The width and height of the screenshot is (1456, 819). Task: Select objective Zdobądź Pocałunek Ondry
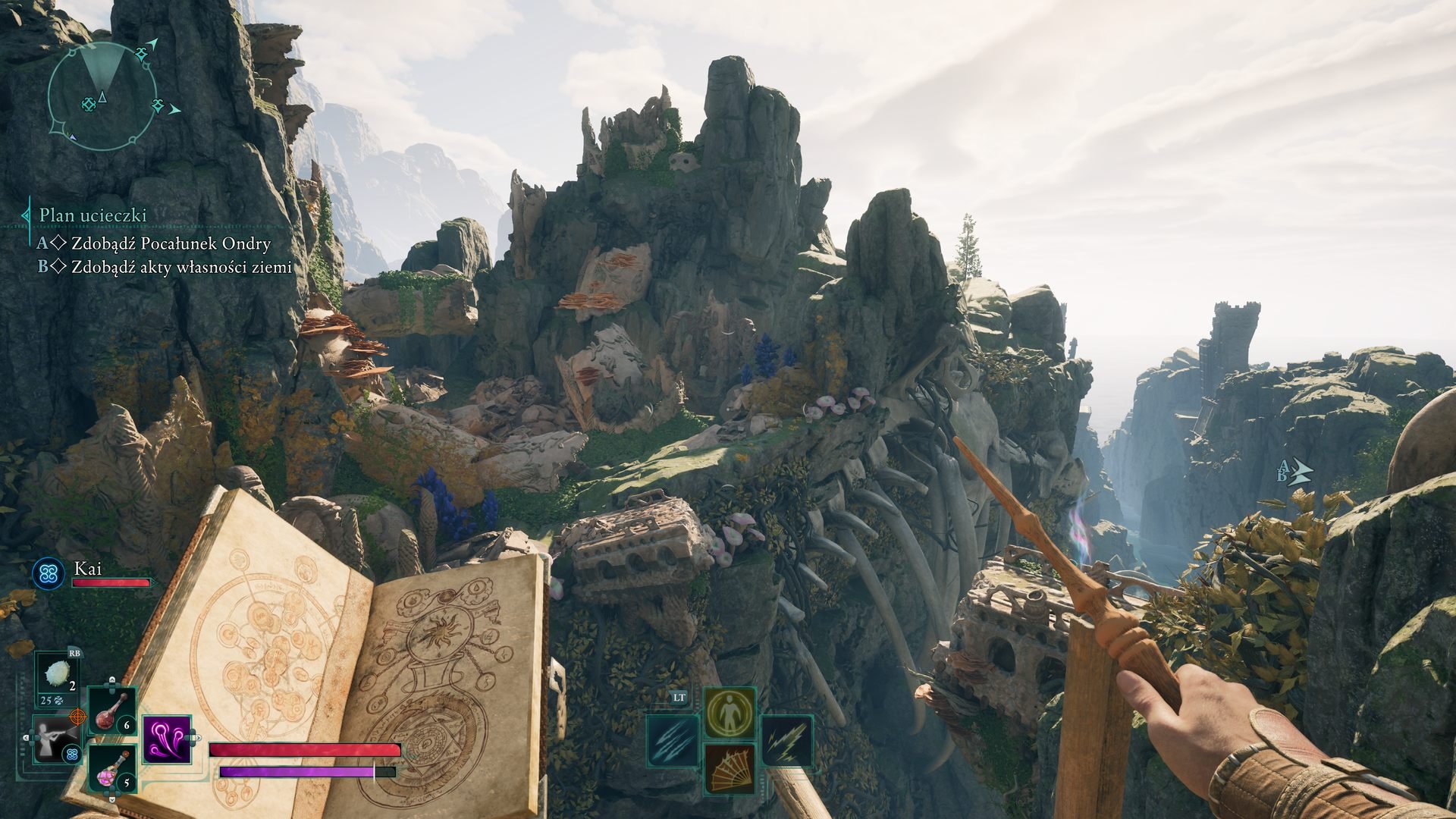click(x=171, y=244)
